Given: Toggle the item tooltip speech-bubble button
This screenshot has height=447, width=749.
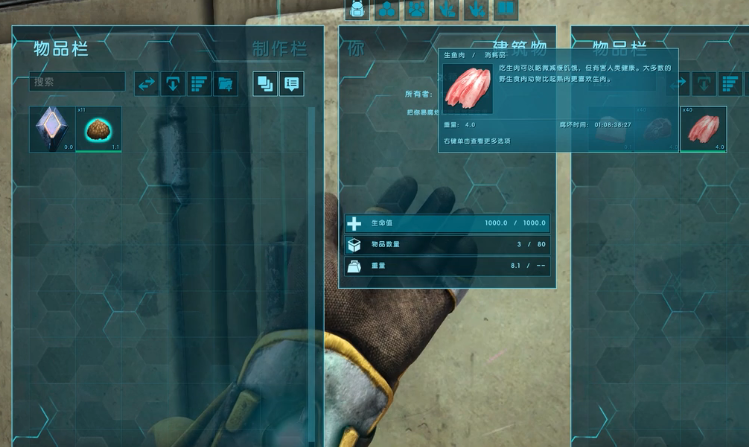Looking at the screenshot, I should pyautogui.click(x=291, y=84).
